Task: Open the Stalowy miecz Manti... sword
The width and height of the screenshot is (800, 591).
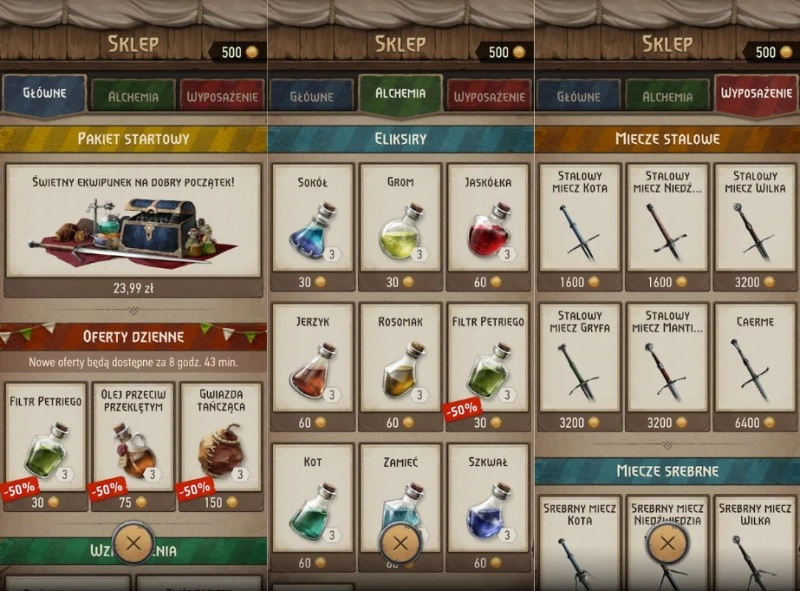Action: click(x=668, y=366)
